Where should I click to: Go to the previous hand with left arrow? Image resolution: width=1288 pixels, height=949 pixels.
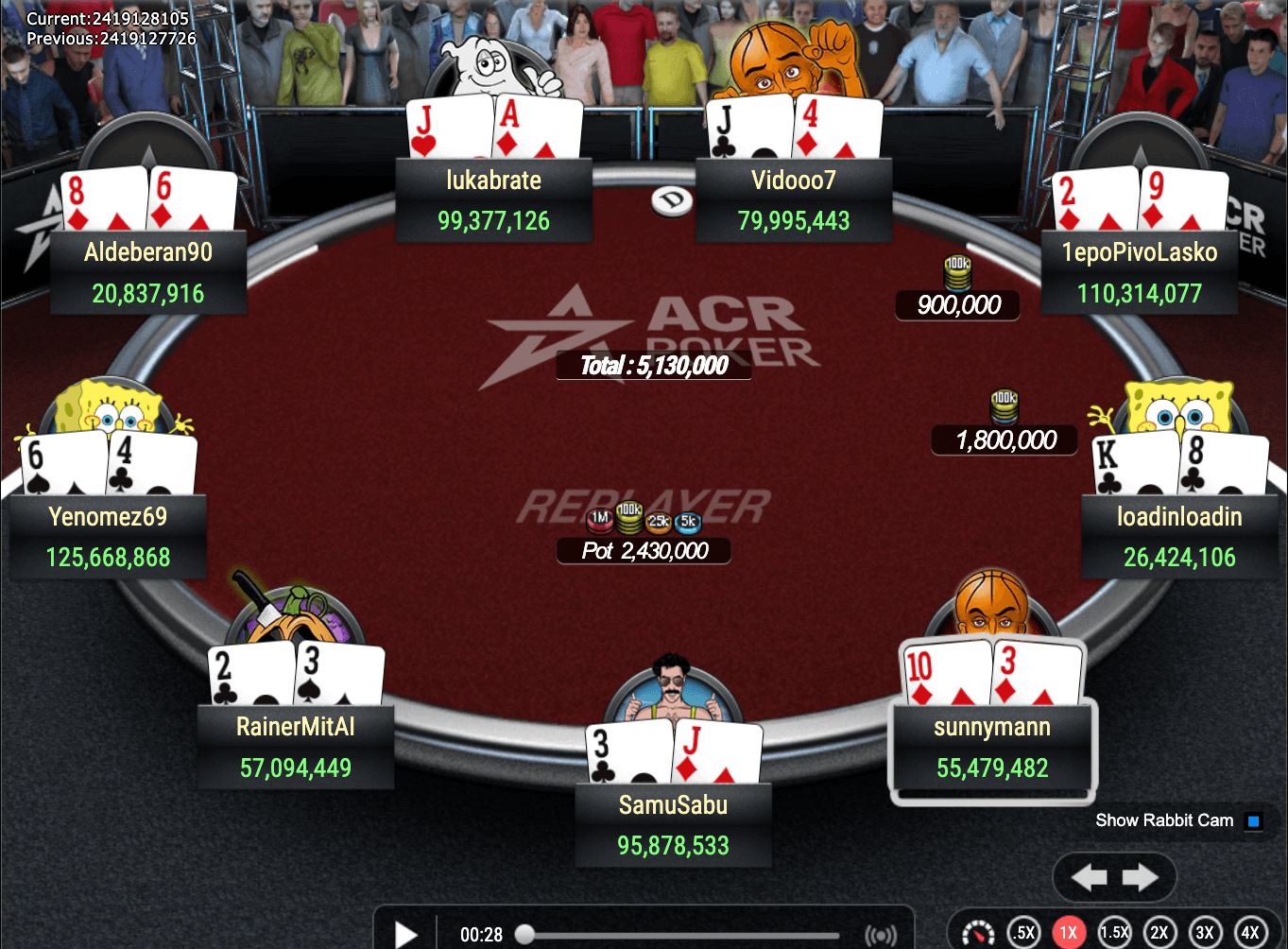[1090, 878]
